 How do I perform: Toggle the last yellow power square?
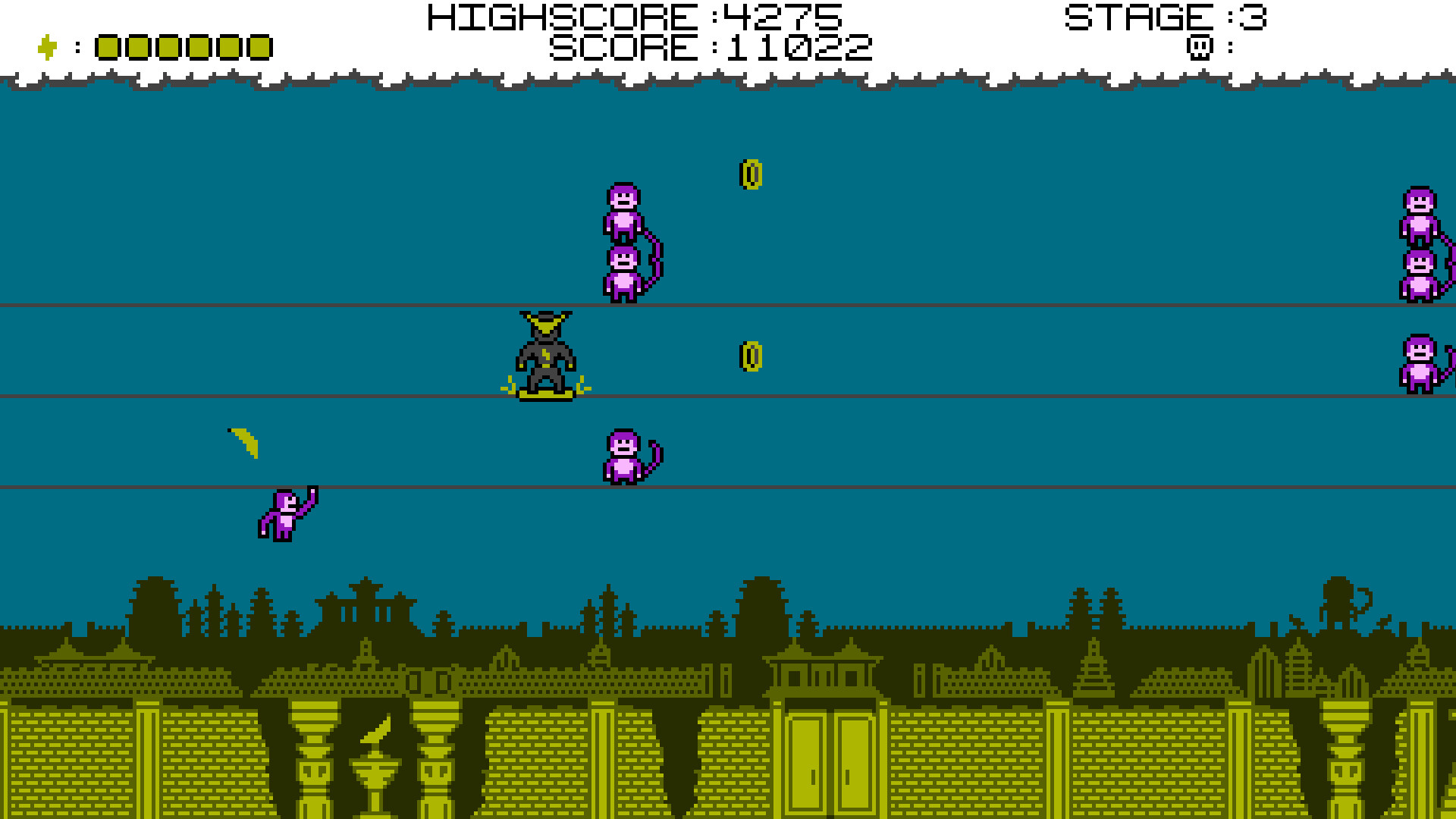coord(258,48)
